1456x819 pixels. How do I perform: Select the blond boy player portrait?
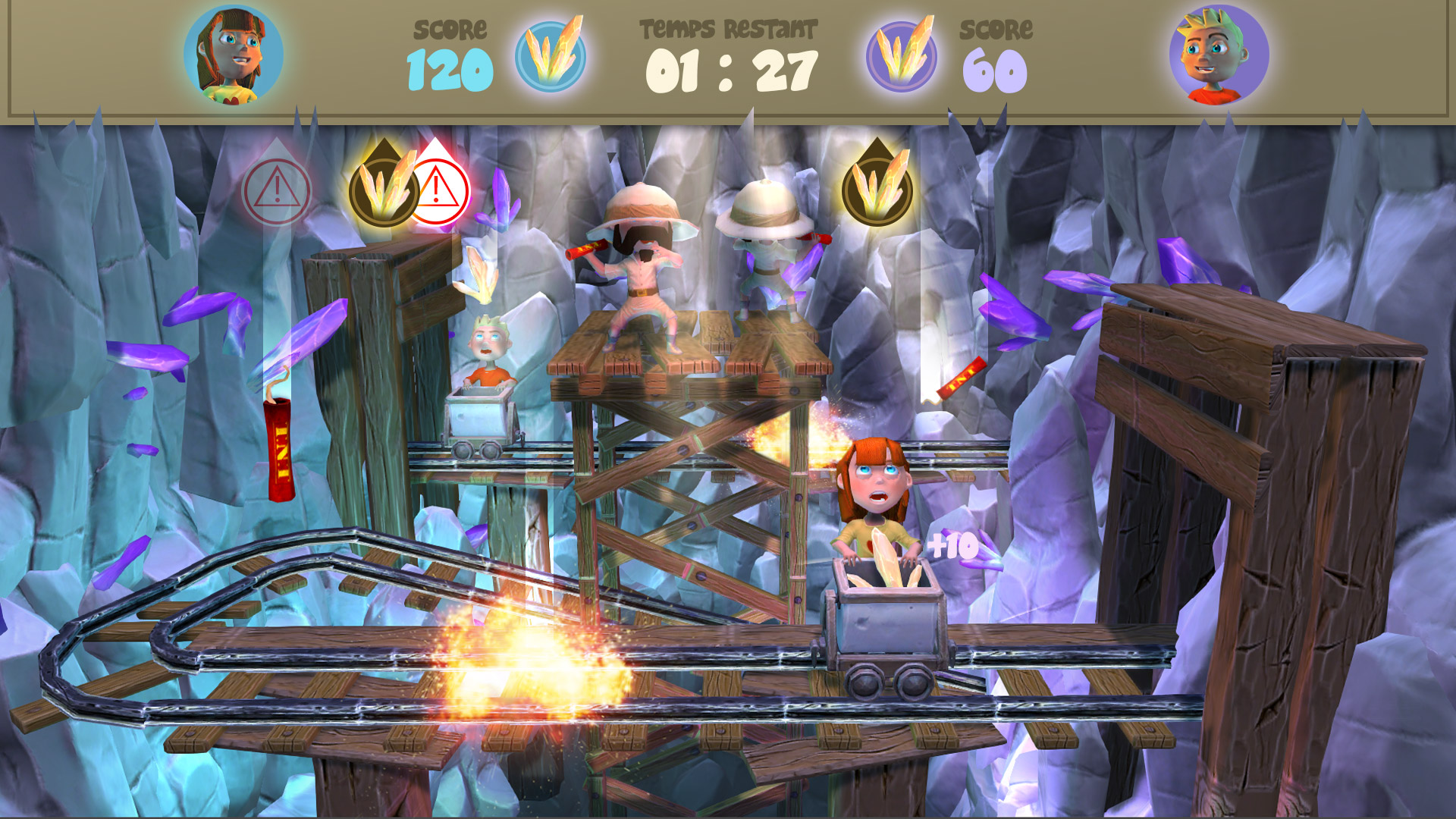click(x=1219, y=55)
